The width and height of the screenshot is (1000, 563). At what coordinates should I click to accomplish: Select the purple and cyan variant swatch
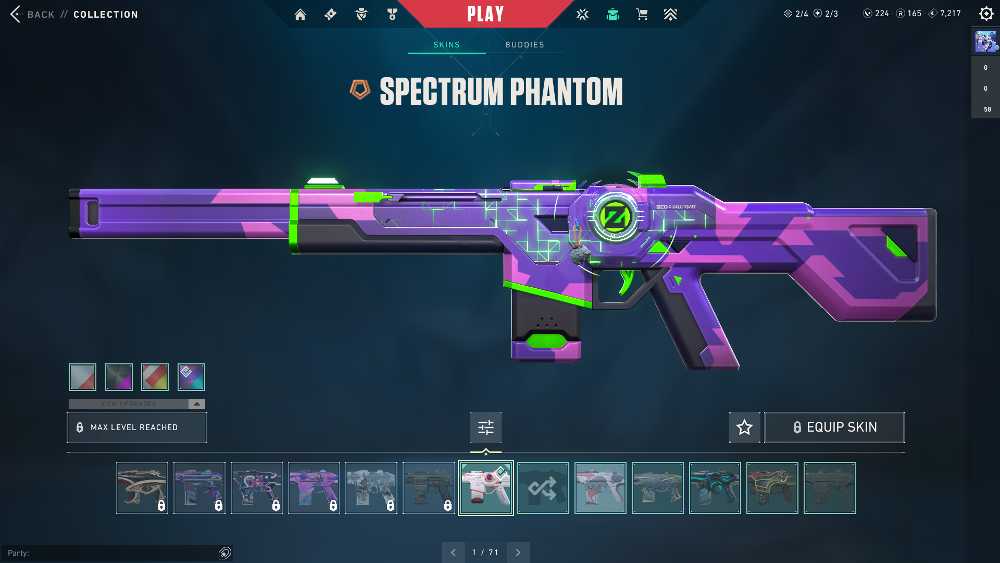[191, 377]
